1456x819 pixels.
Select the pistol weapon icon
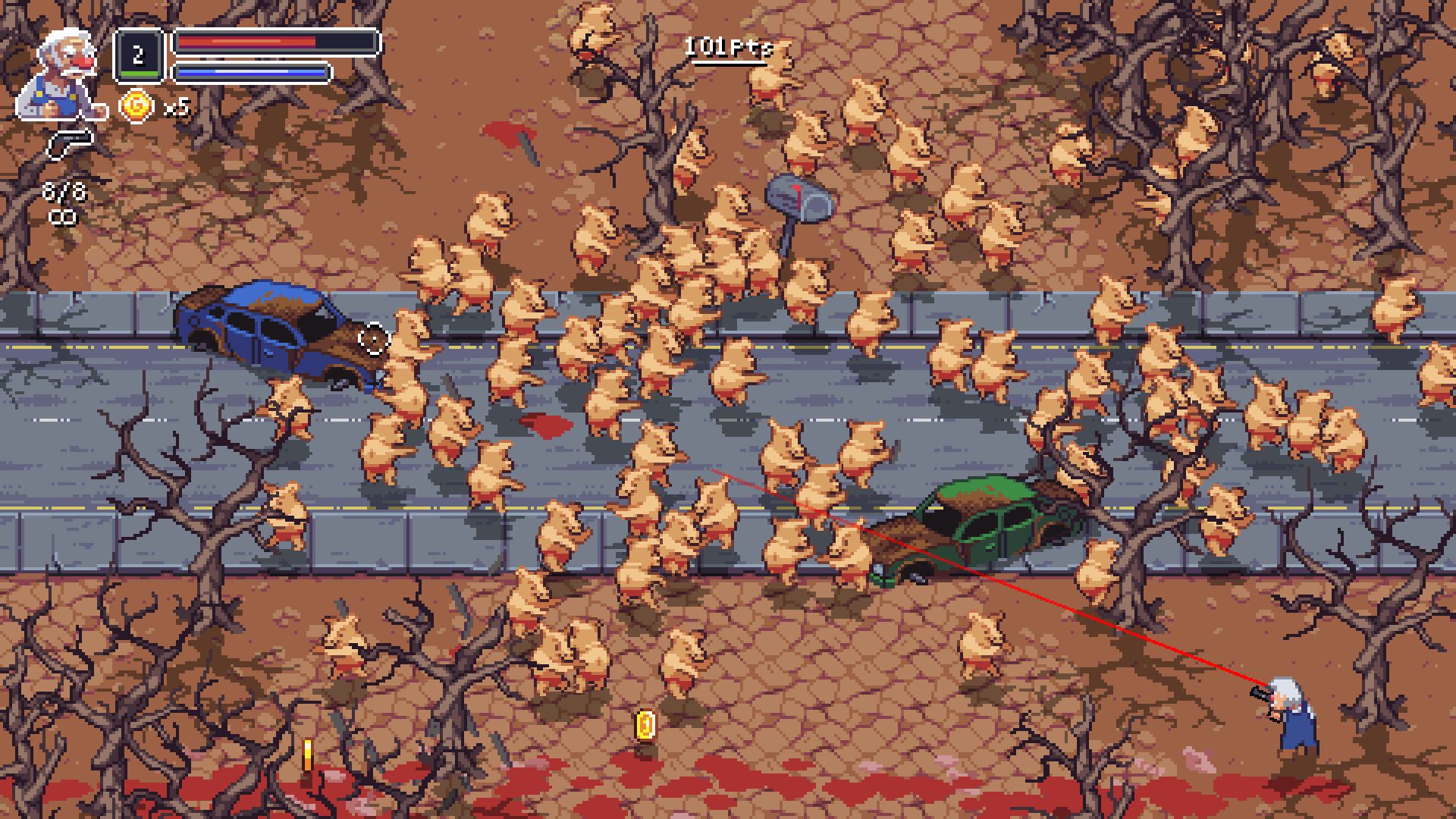tap(71, 144)
